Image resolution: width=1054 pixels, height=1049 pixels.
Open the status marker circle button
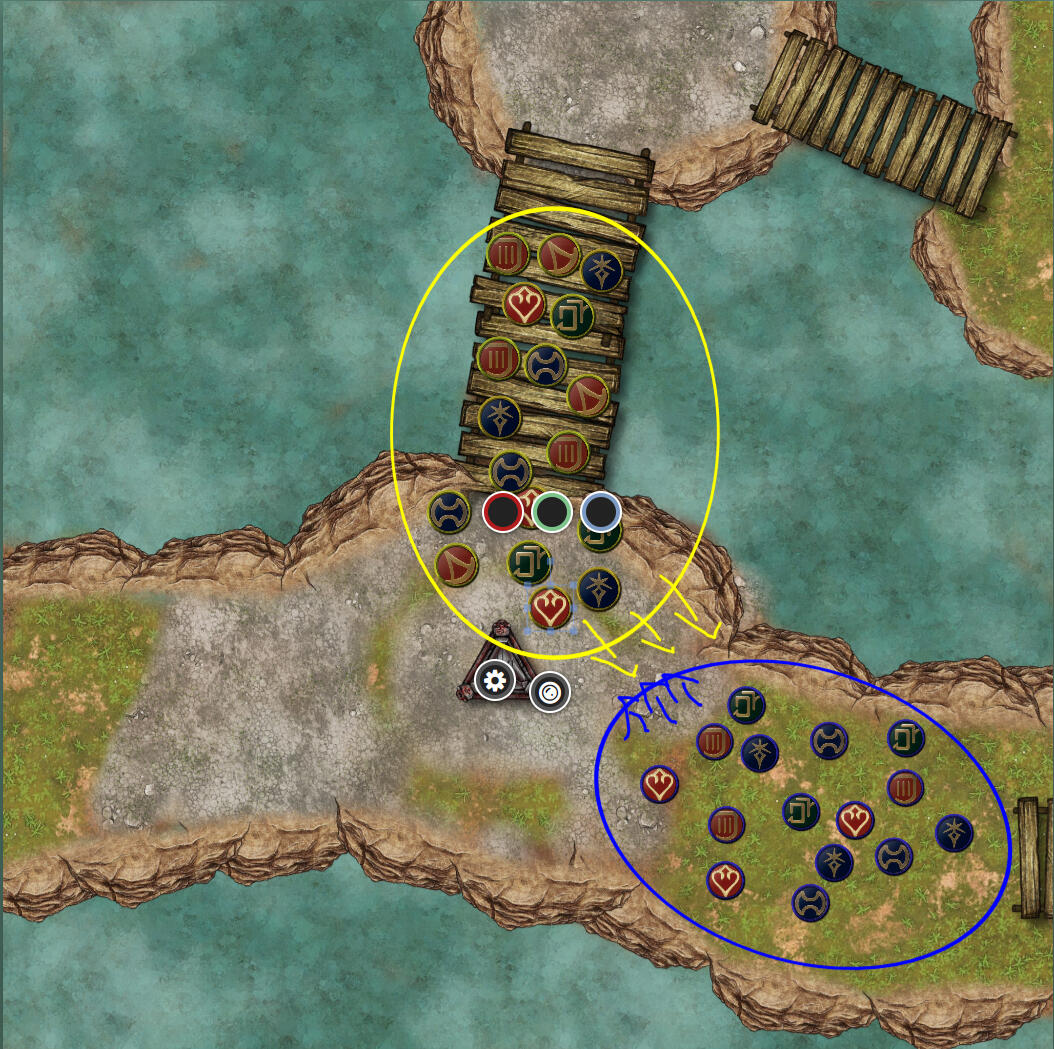pyautogui.click(x=549, y=691)
